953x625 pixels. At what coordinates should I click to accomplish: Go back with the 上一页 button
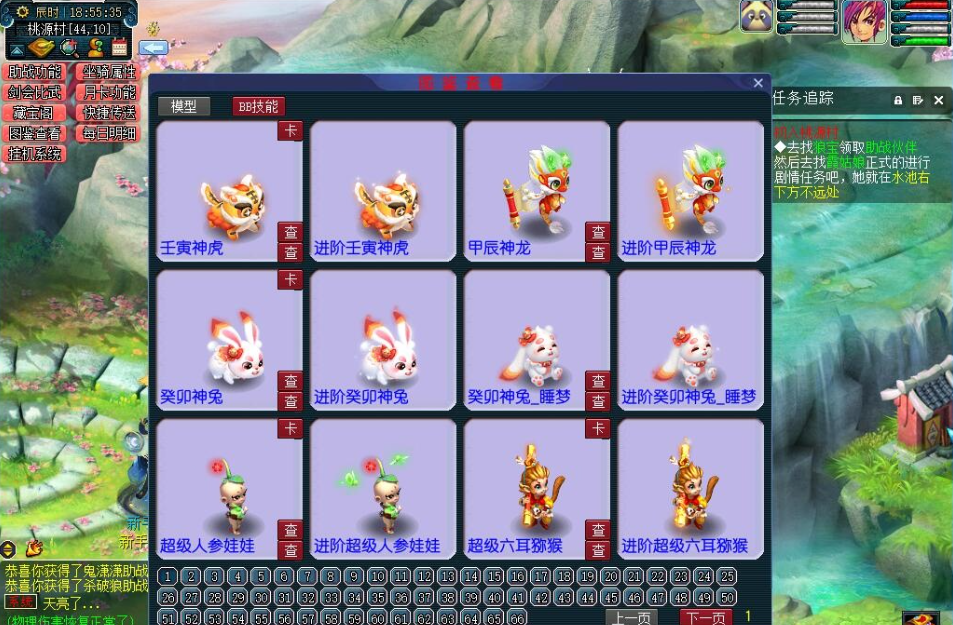click(x=631, y=617)
